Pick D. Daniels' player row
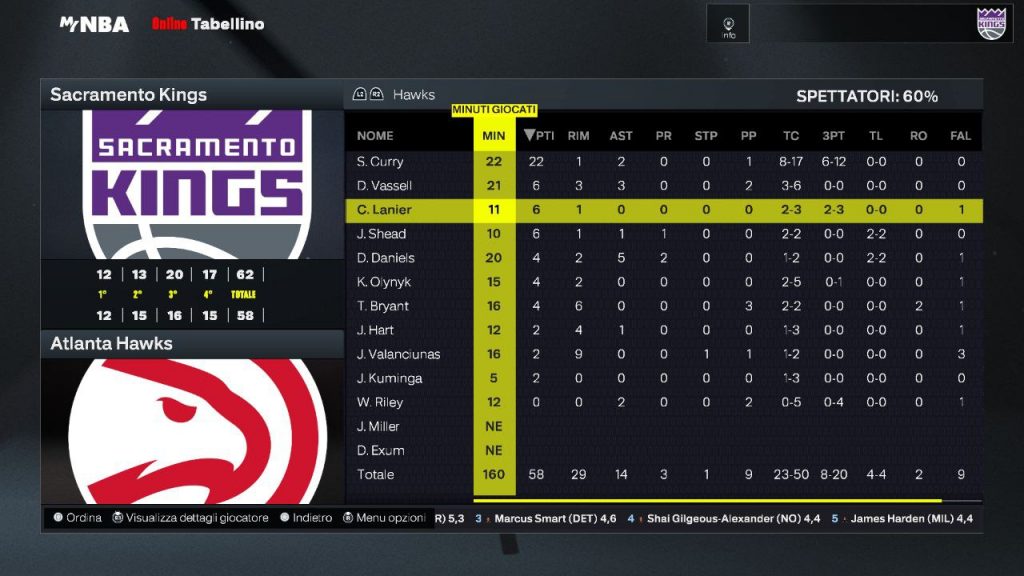 (x=385, y=258)
